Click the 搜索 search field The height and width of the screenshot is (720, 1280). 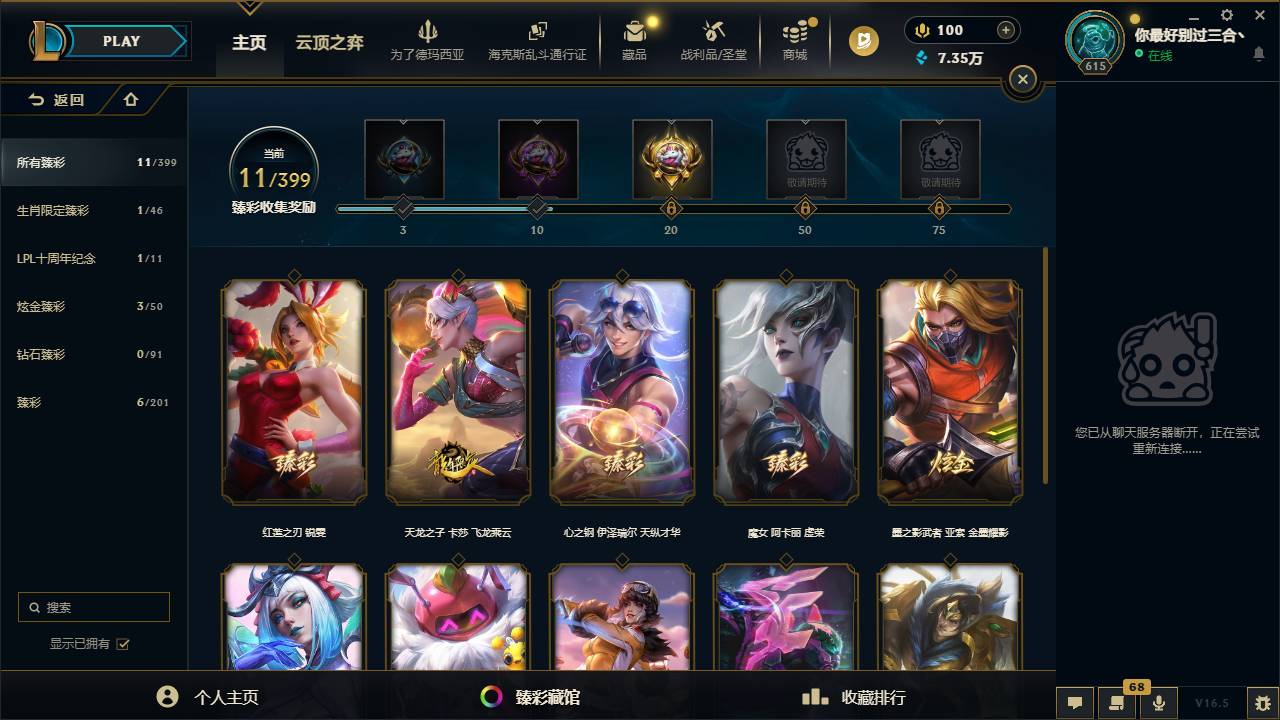[93, 607]
